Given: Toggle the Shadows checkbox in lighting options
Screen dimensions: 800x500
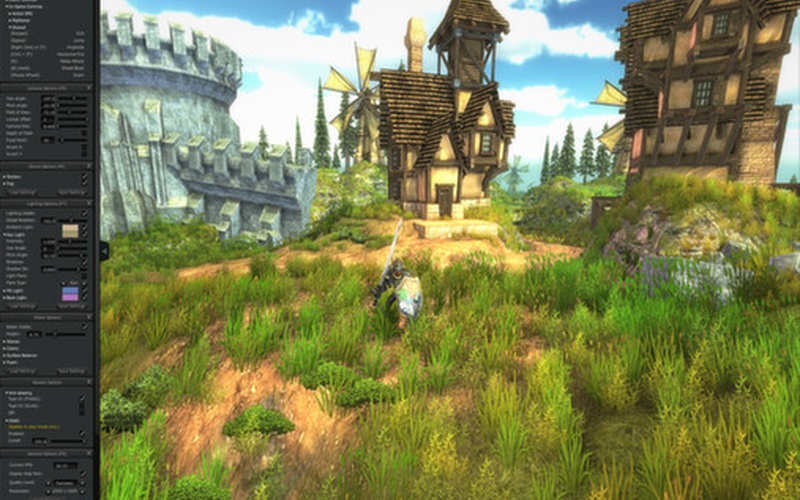Looking at the screenshot, I should [85, 262].
